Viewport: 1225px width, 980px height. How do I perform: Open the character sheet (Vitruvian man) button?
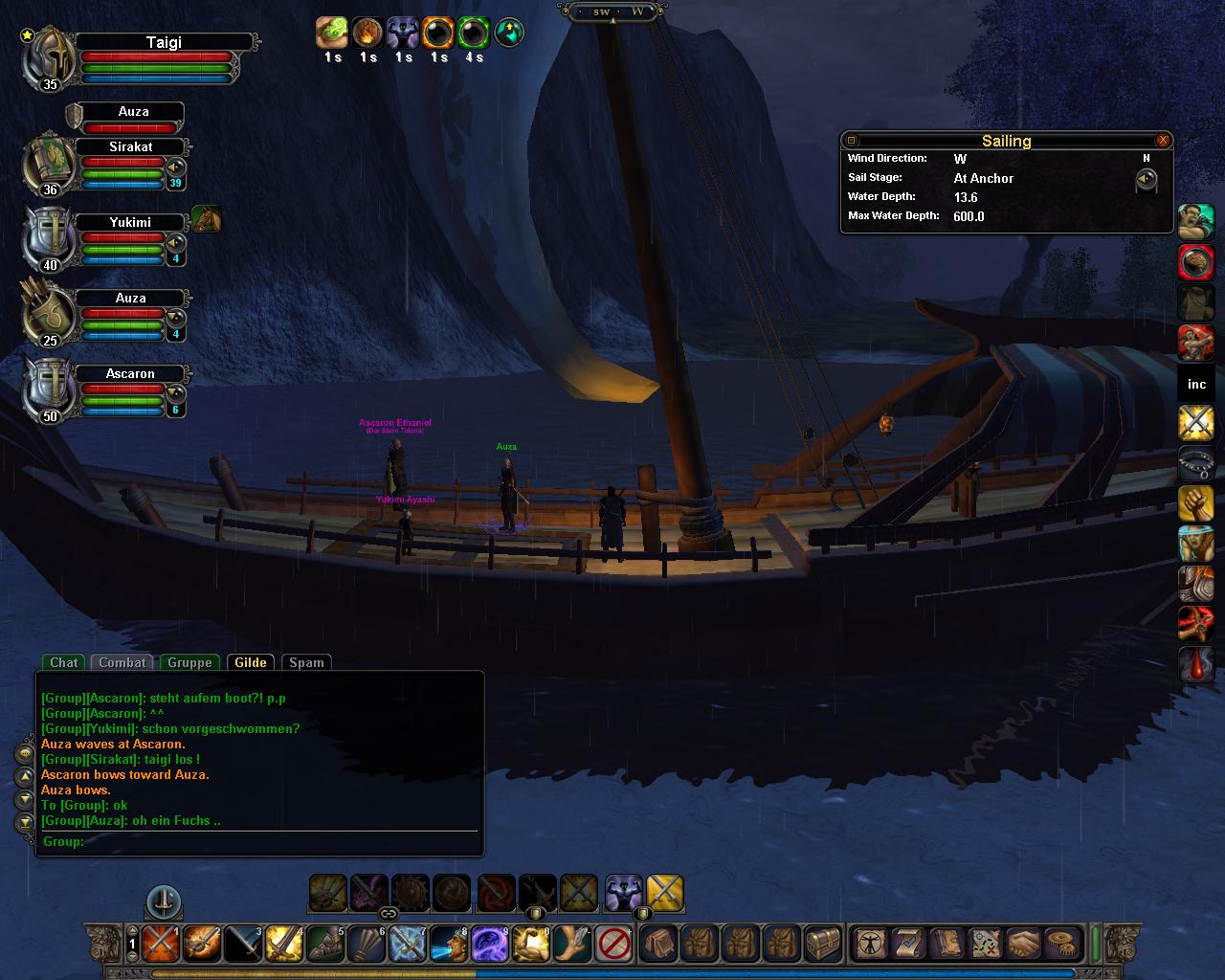pyautogui.click(x=870, y=944)
